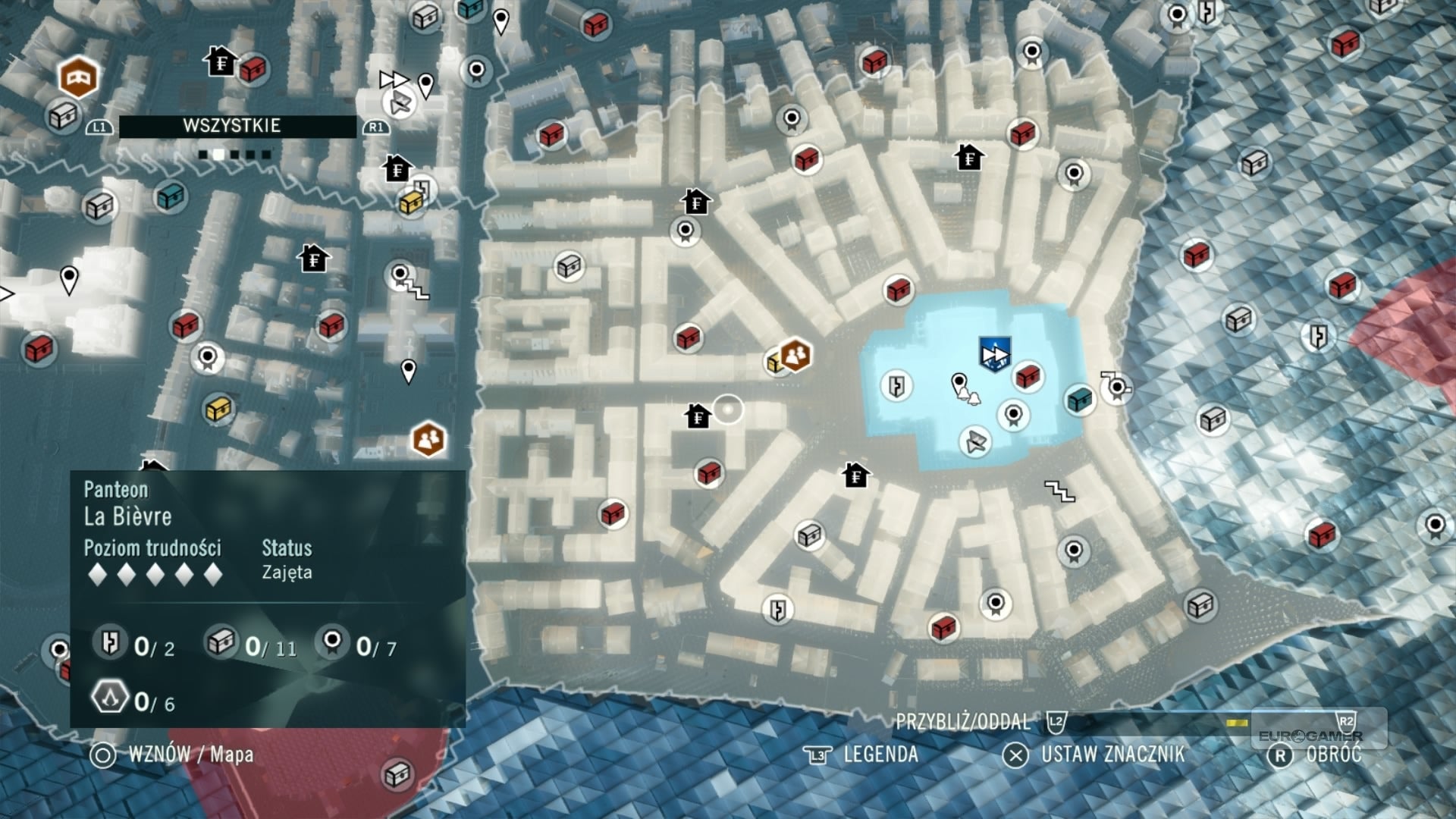Choose the yellow chest above the Panteon panel
Screen dimensions: 1456x819
pos(218,409)
